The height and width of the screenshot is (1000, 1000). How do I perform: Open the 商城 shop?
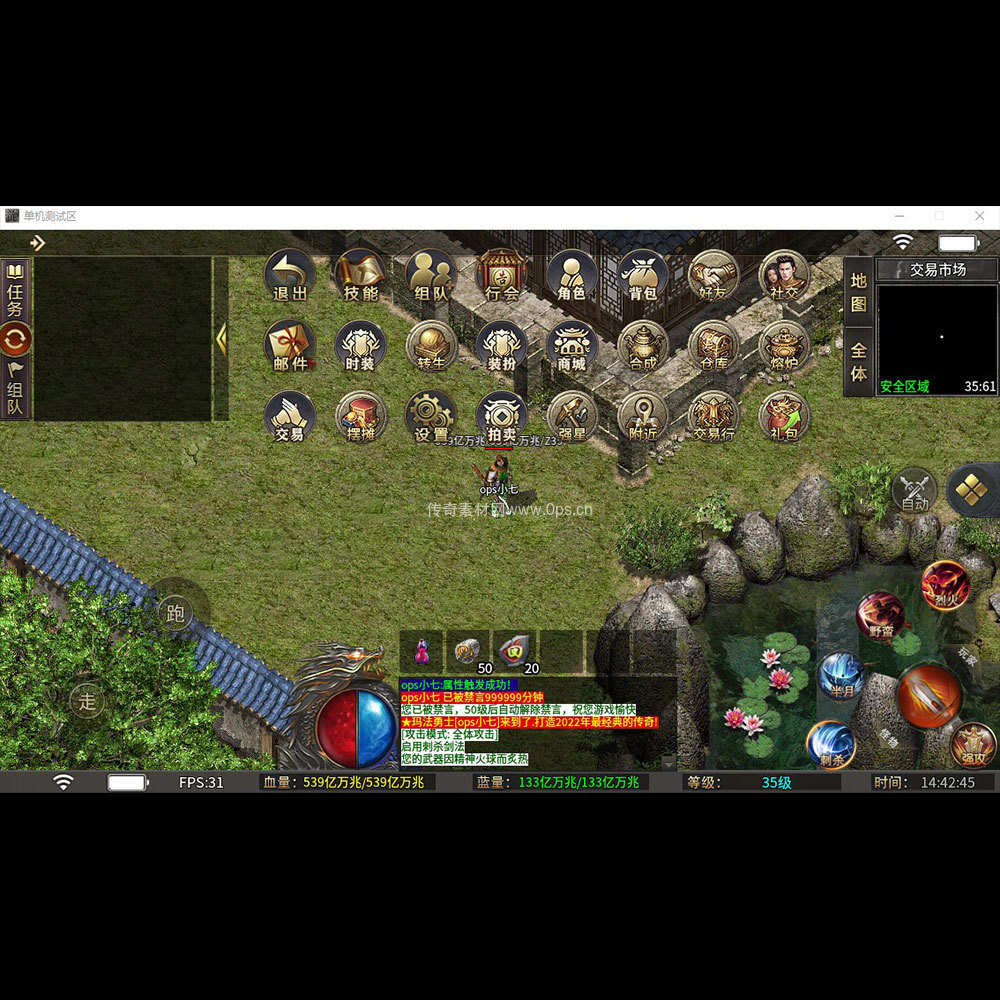pyautogui.click(x=572, y=346)
